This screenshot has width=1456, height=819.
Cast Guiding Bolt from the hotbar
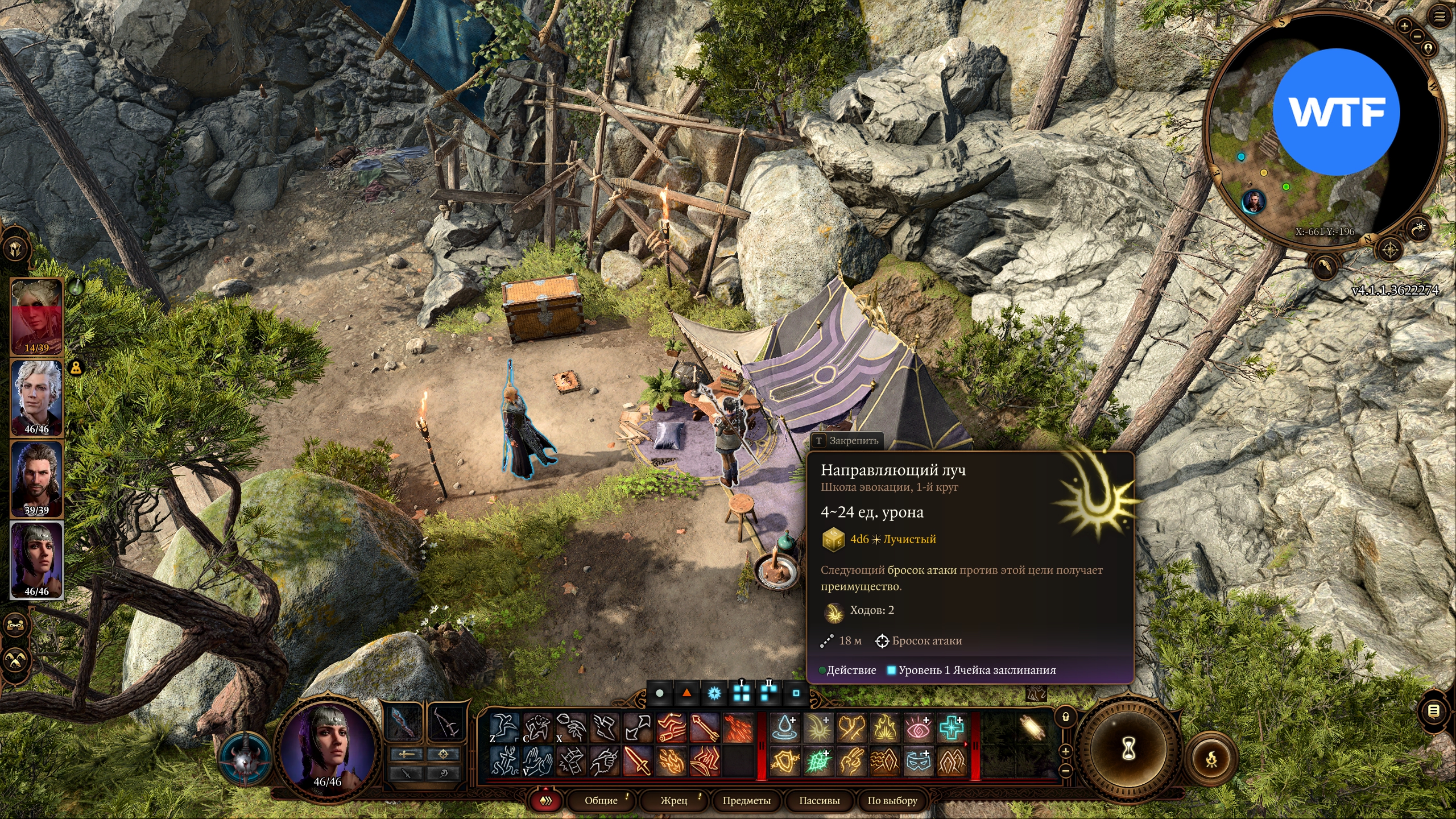tap(818, 729)
